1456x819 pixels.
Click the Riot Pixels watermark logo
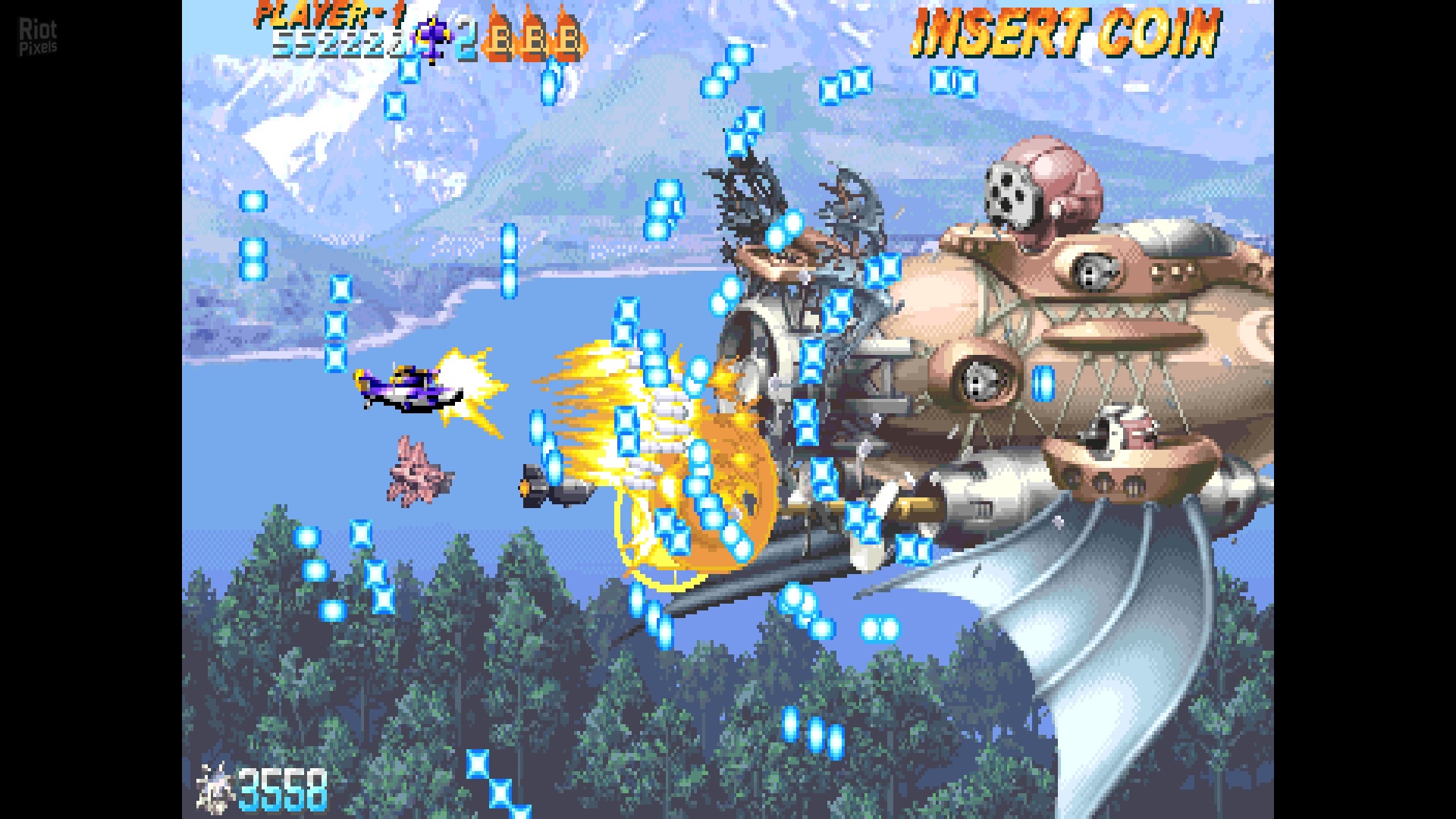click(38, 36)
